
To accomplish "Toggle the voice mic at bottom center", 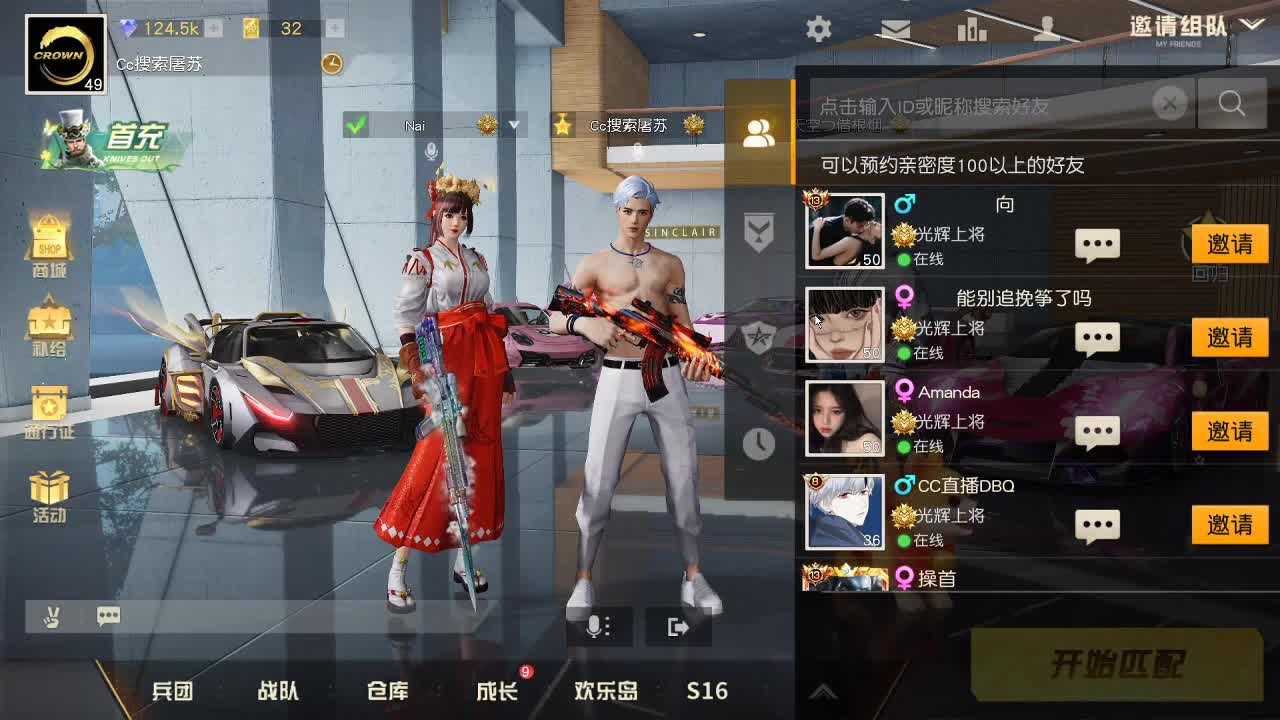I will (596, 625).
